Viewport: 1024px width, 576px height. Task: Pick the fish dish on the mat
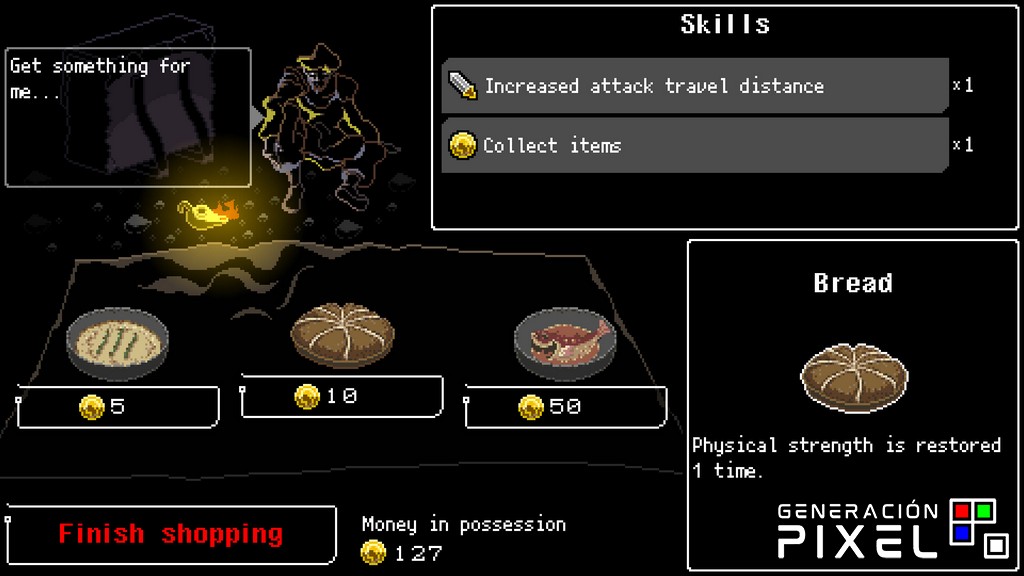coord(565,343)
